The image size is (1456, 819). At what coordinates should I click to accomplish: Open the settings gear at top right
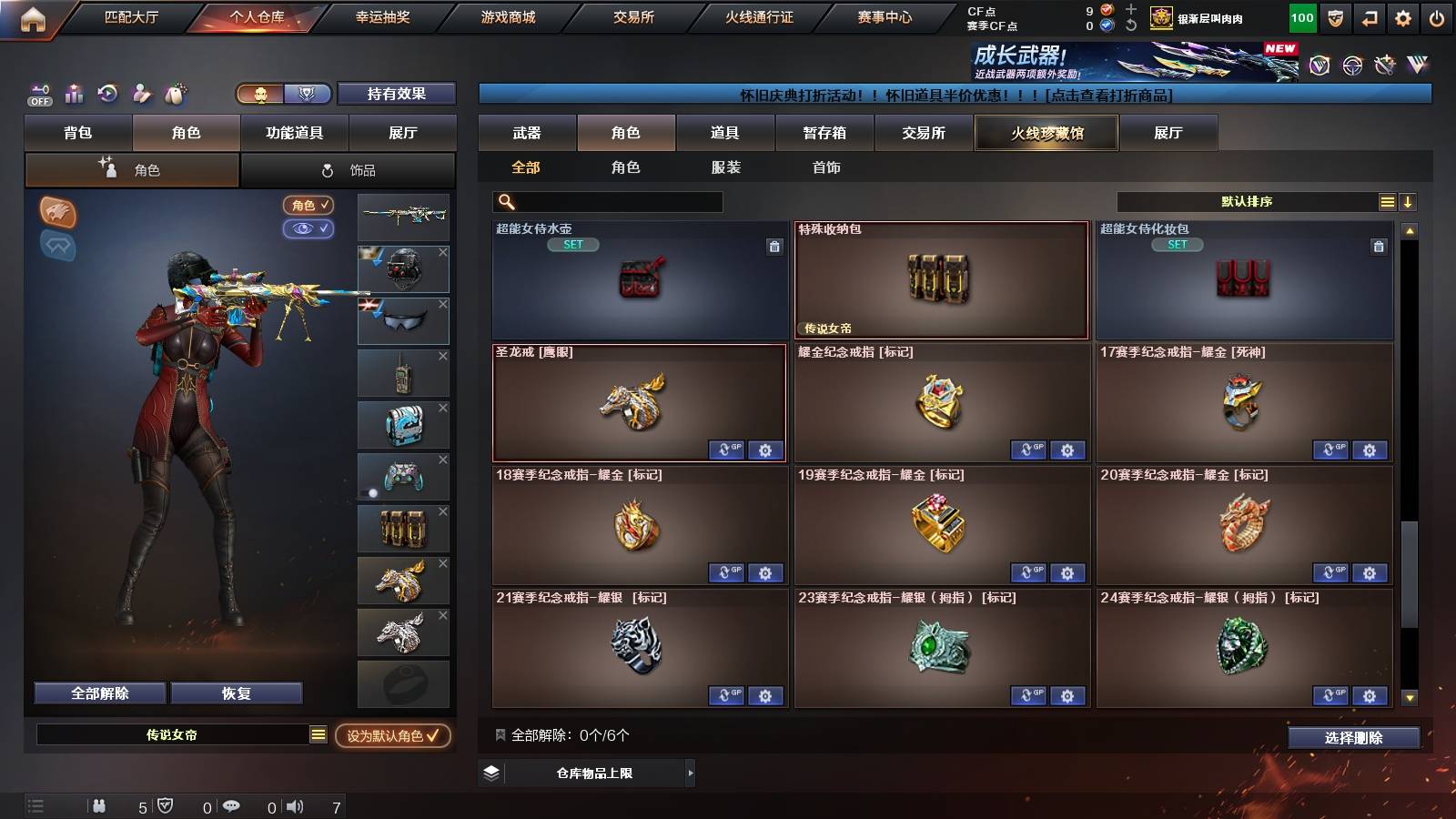coord(1404,16)
